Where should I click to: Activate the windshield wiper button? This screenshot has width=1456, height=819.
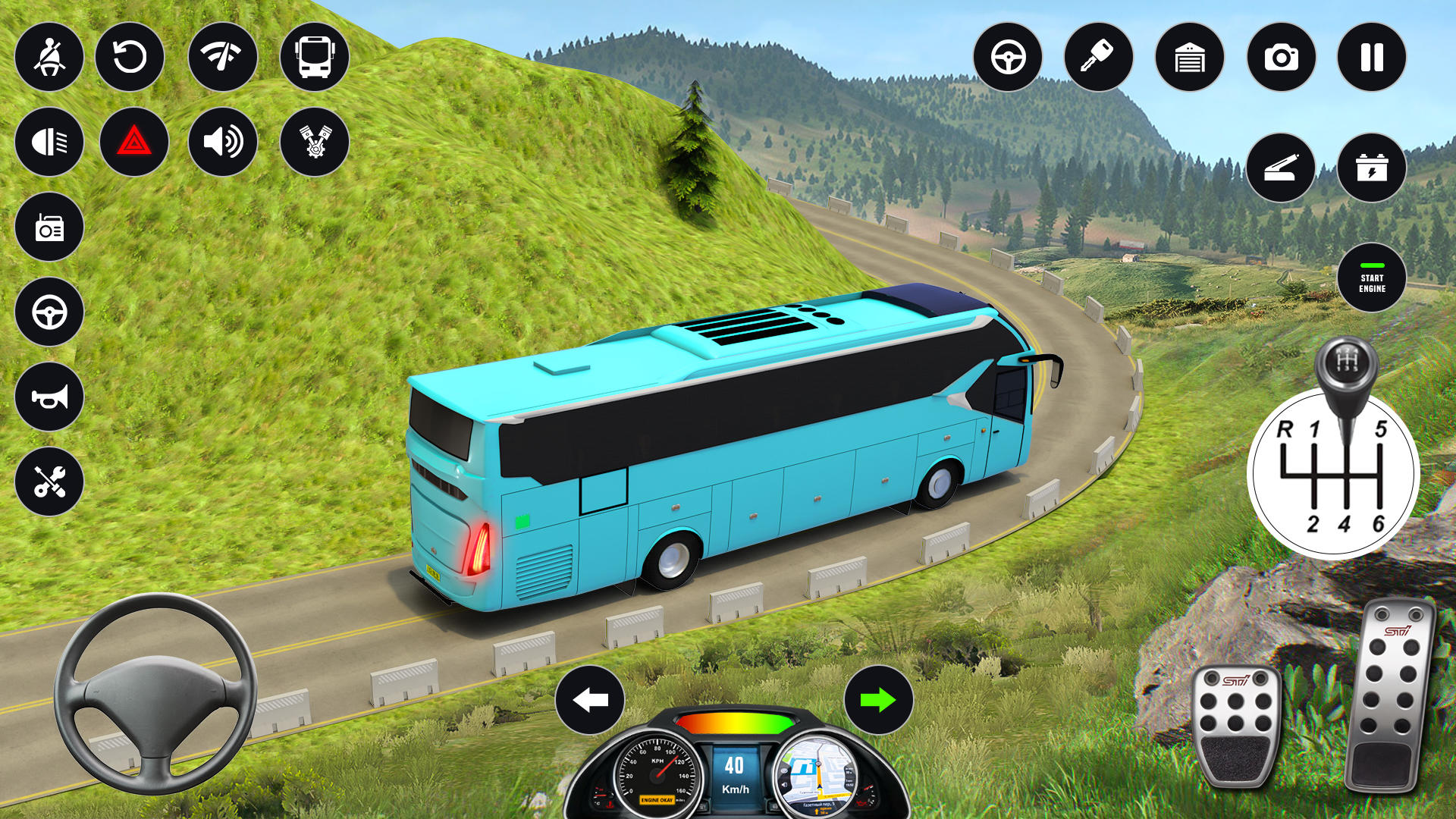pos(222,58)
